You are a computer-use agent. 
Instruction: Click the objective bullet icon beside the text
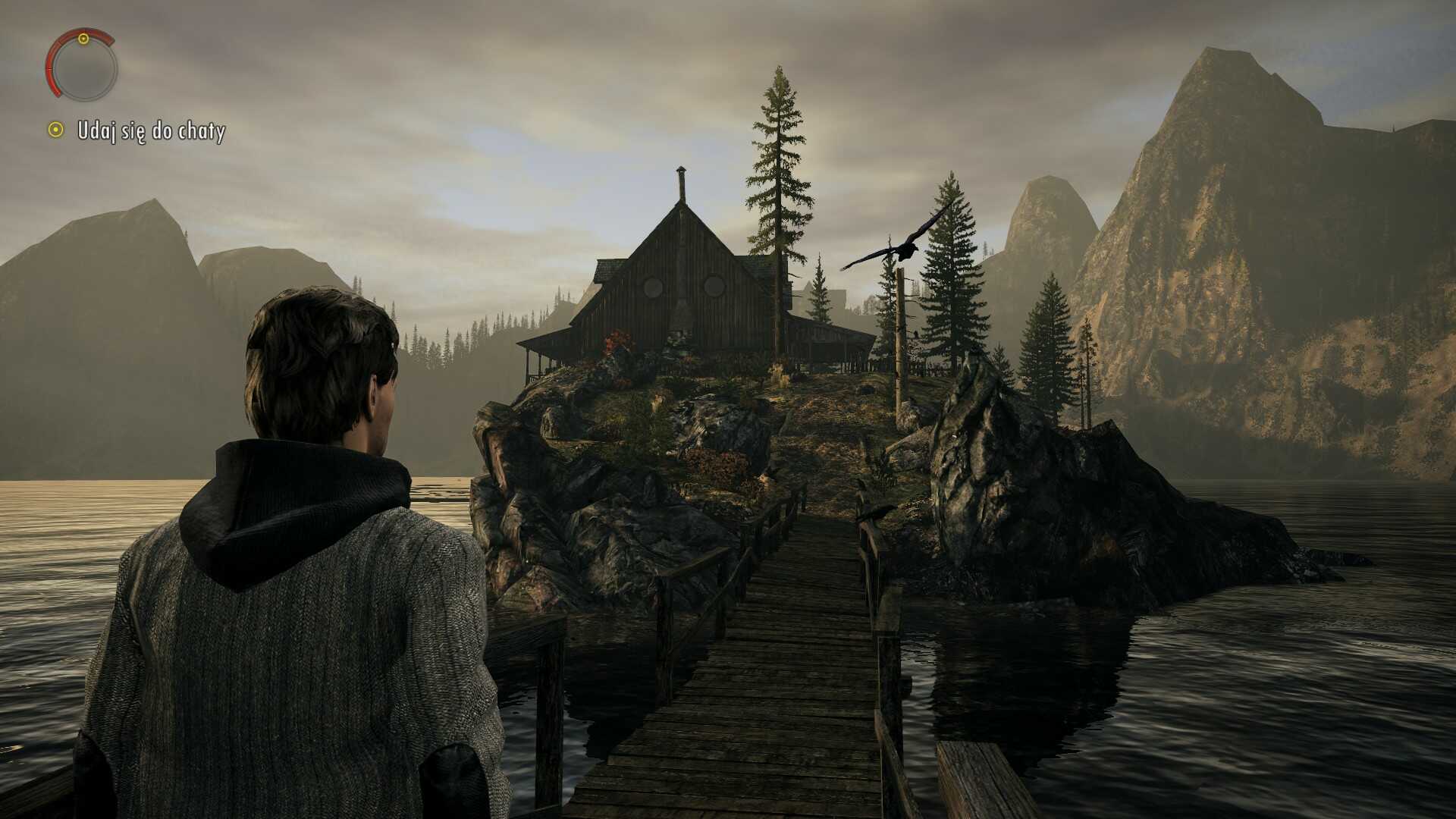point(56,130)
